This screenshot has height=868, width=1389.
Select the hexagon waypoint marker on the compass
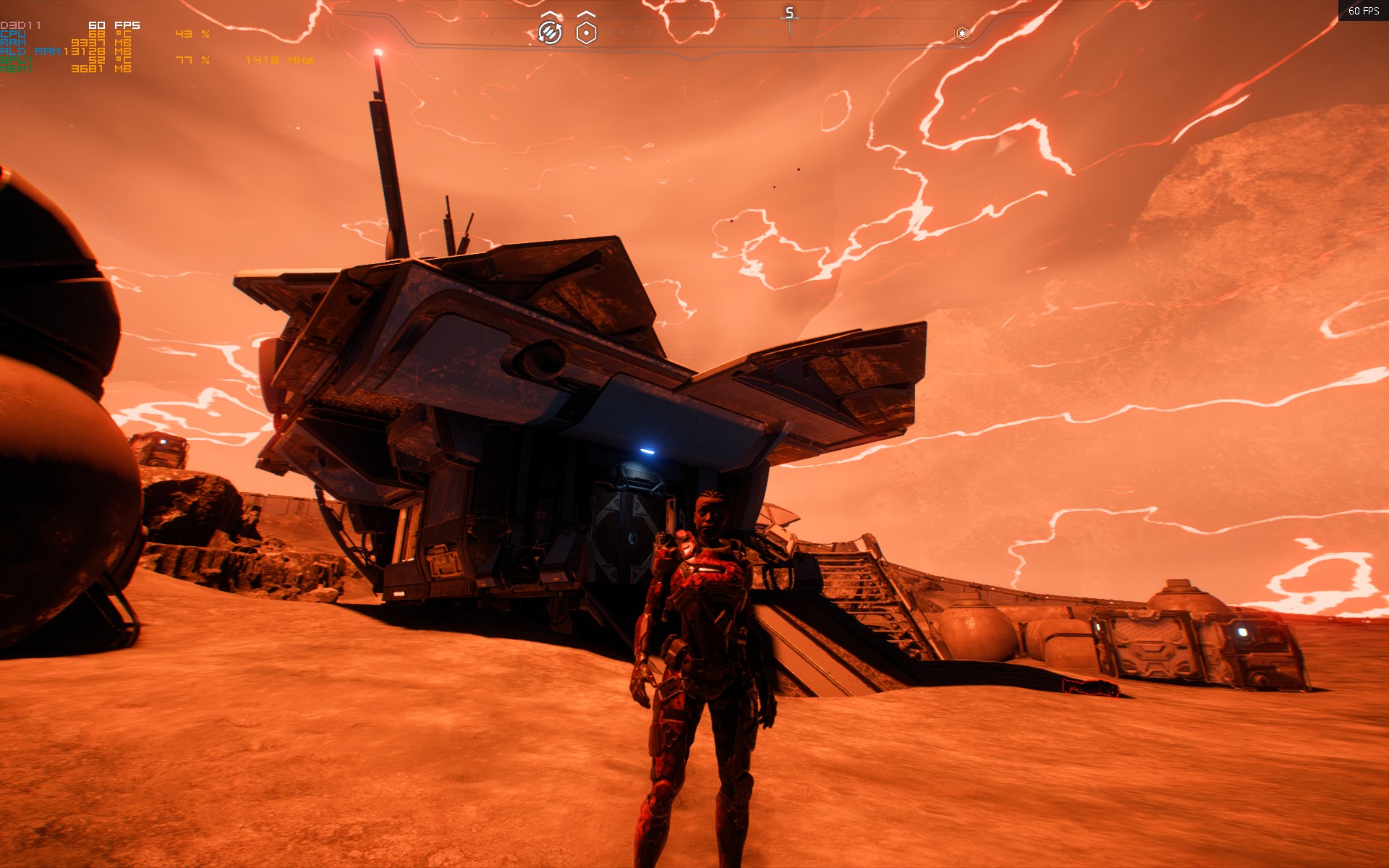586,33
